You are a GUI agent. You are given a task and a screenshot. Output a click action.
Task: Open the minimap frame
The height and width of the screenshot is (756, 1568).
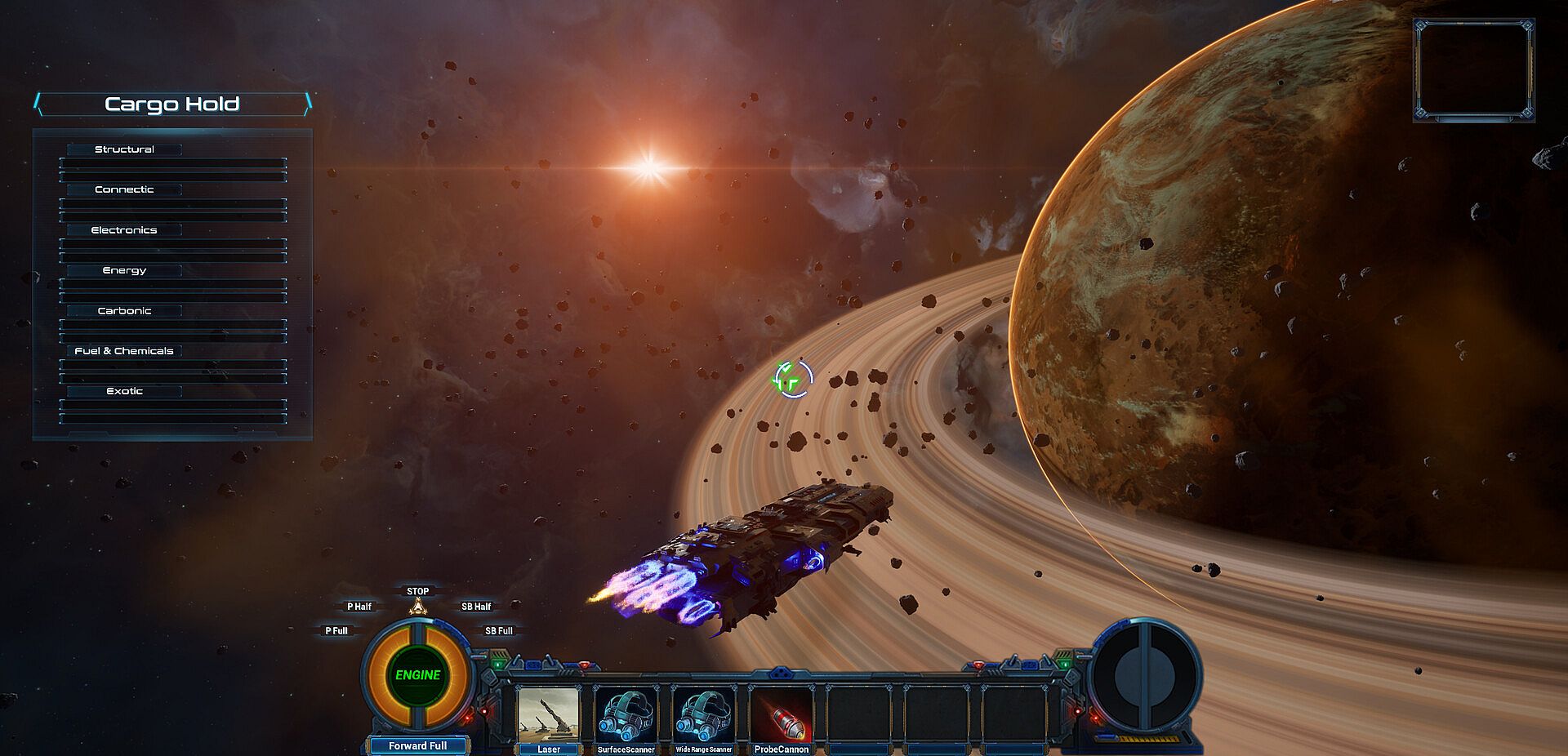(1473, 71)
